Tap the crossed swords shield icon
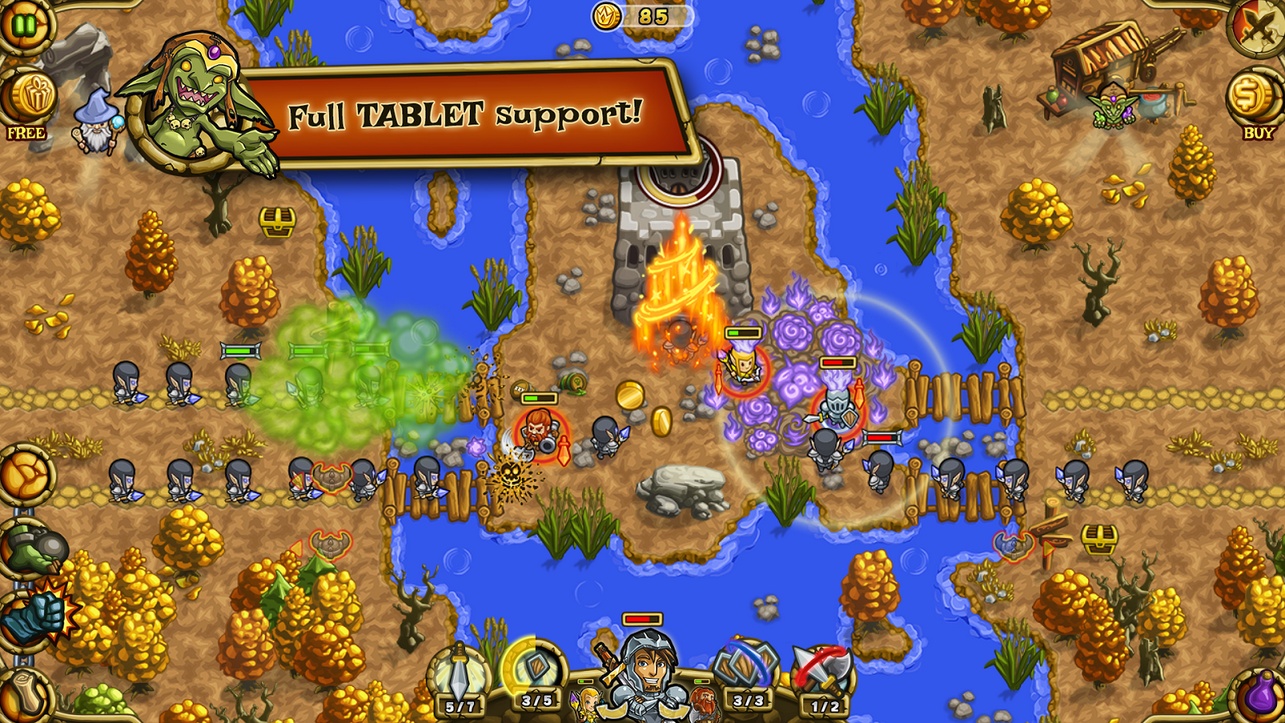The width and height of the screenshot is (1285, 723). click(x=1260, y=24)
